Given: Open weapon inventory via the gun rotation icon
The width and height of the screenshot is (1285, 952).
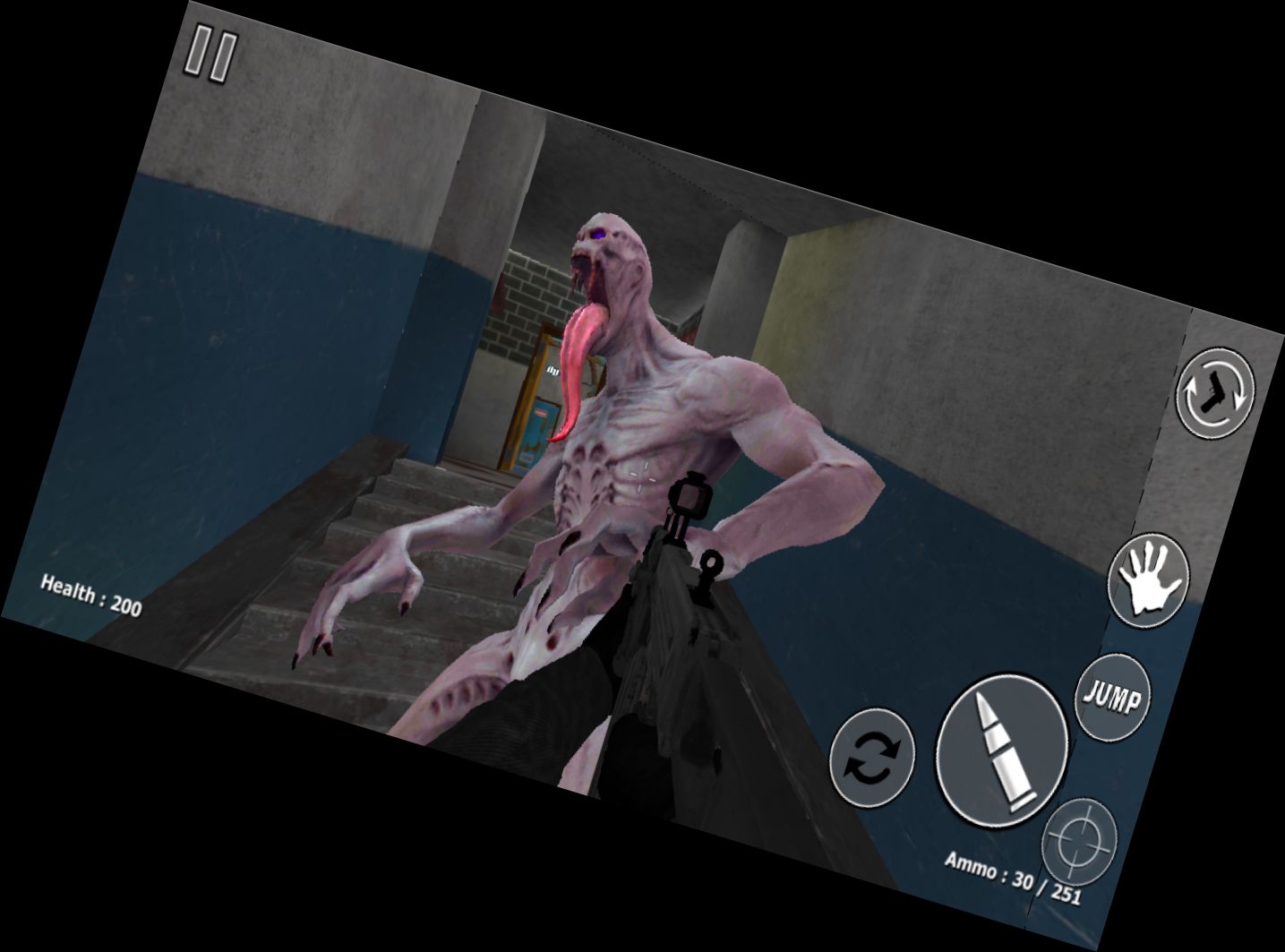Looking at the screenshot, I should [x=1214, y=394].
